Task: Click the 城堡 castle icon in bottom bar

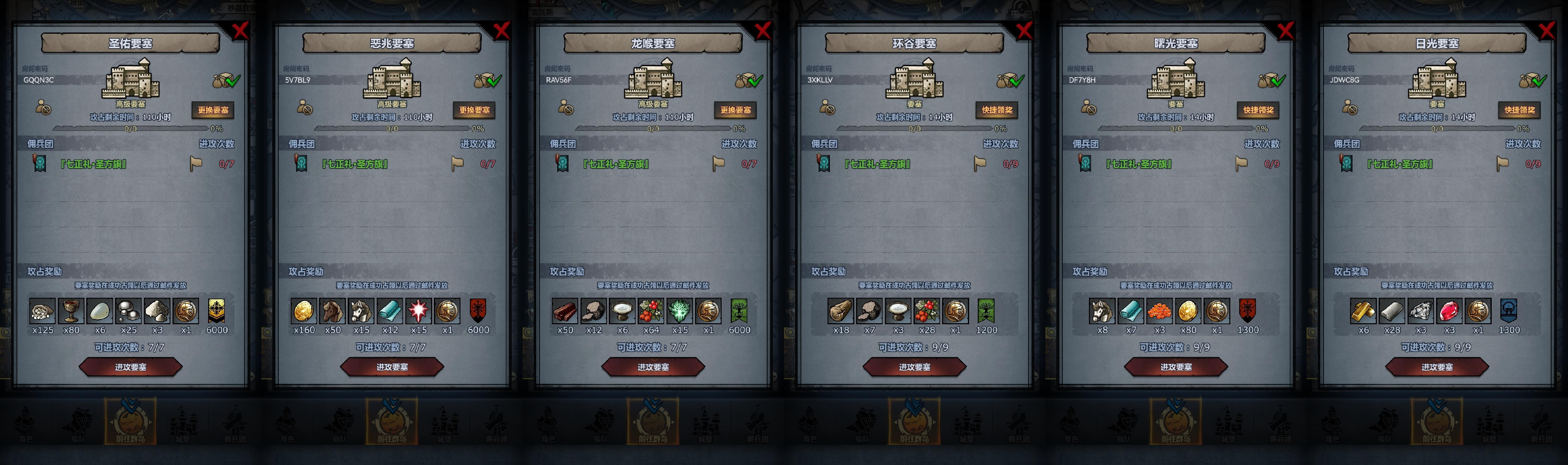Action: [184, 424]
